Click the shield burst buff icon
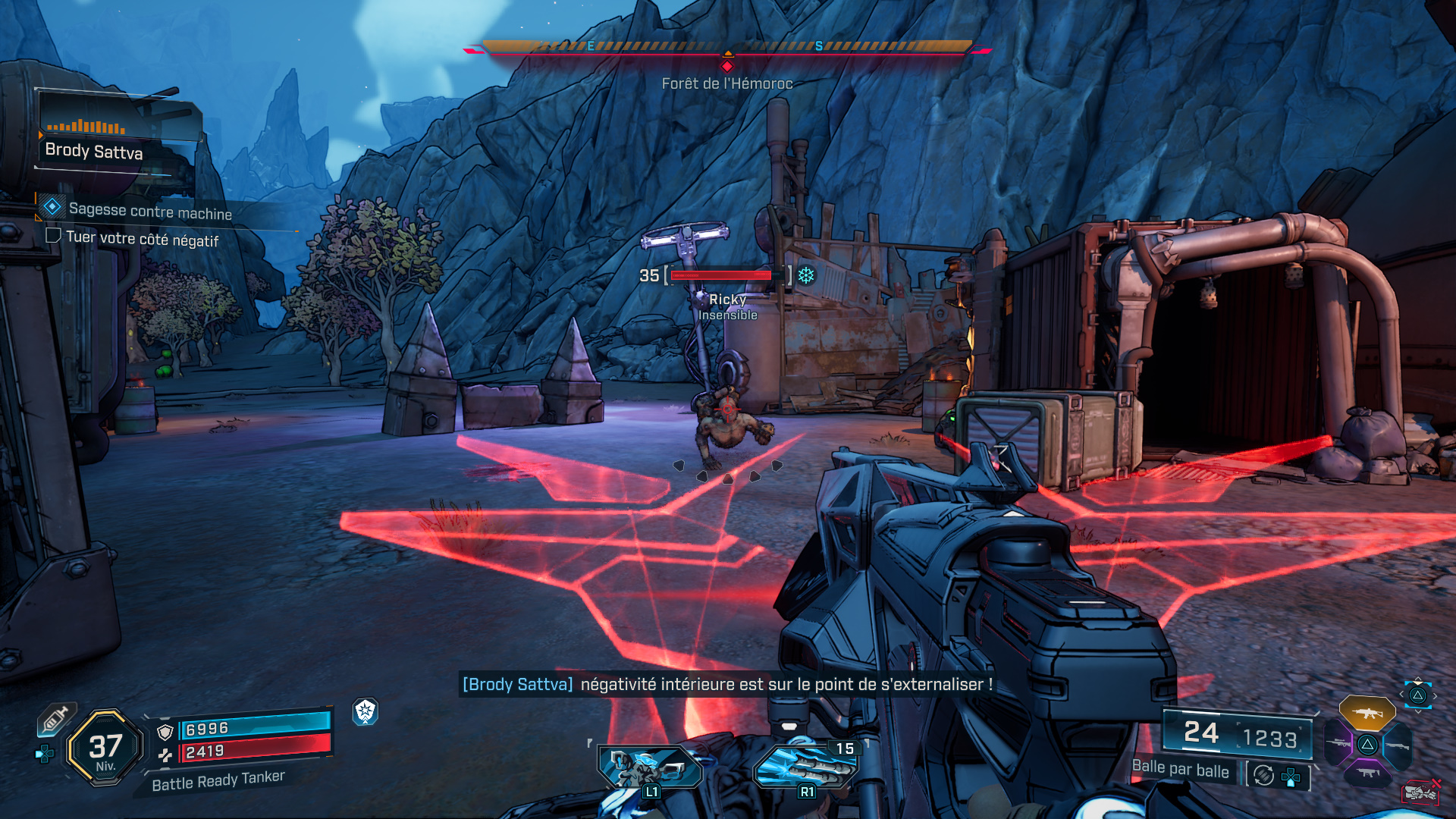Image resolution: width=1456 pixels, height=819 pixels. click(366, 711)
